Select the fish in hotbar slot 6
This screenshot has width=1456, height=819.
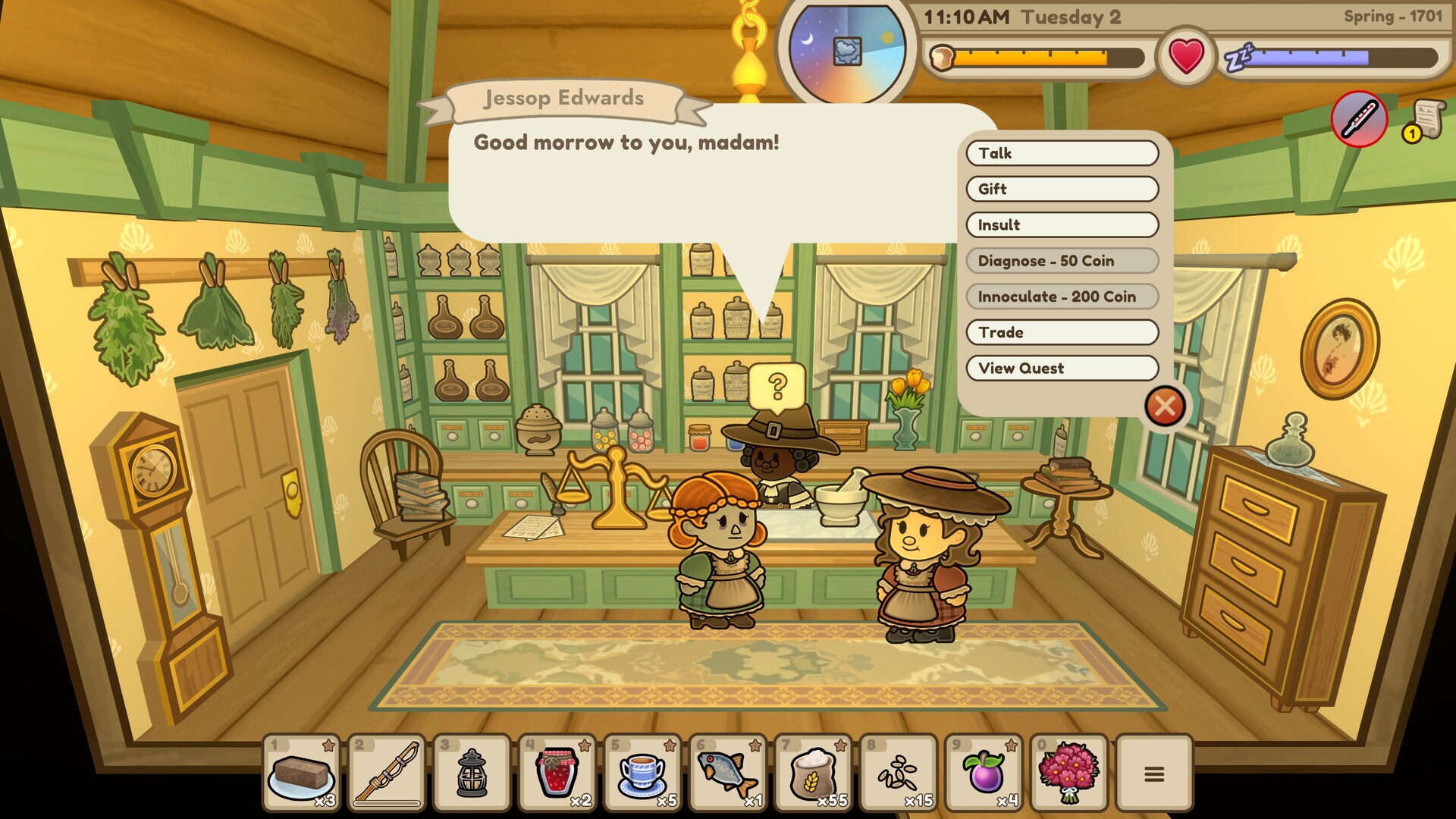[x=726, y=772]
